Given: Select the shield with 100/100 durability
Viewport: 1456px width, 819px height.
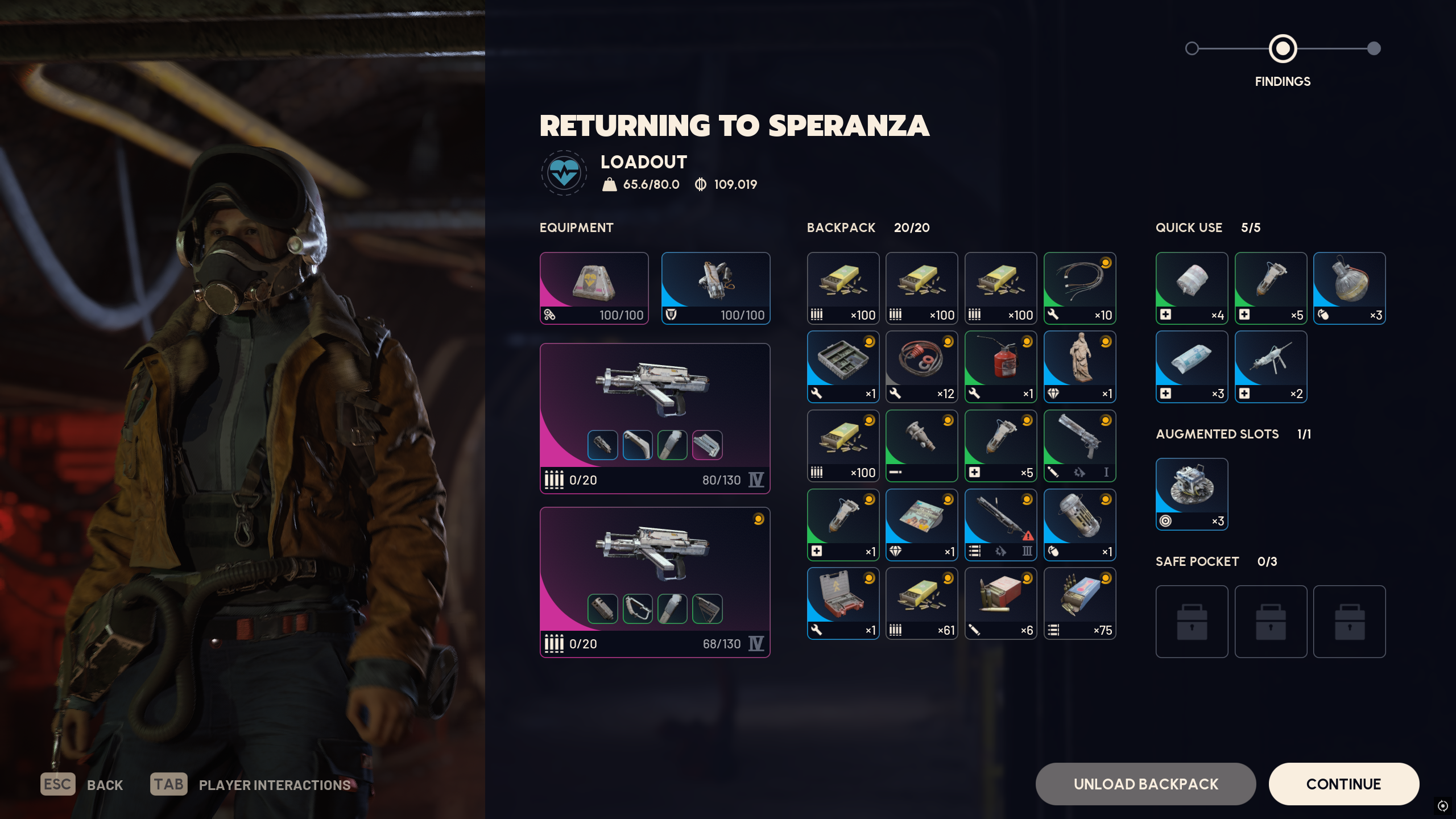Looking at the screenshot, I should coord(715,288).
